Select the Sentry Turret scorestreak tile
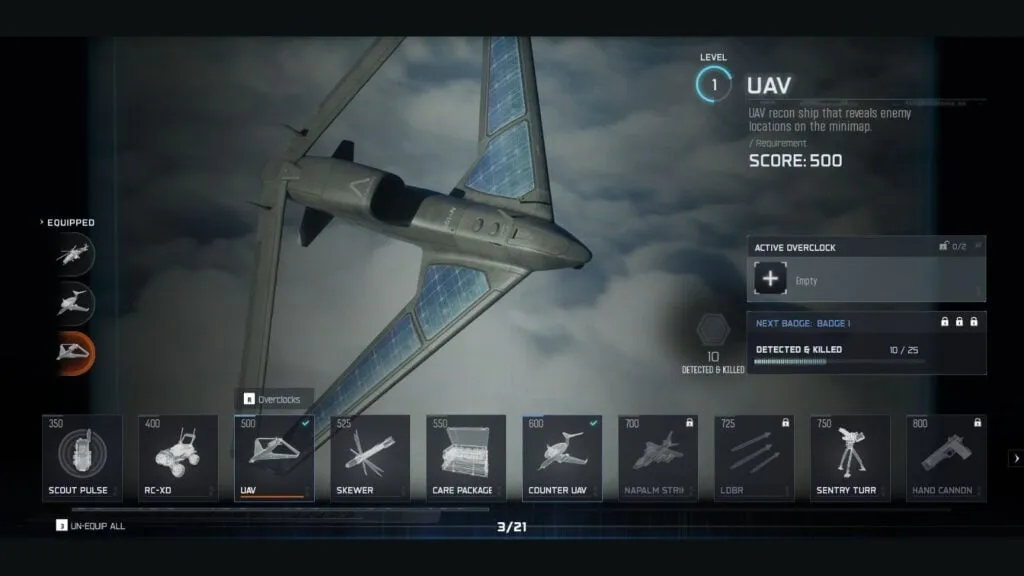1024x576 pixels. coord(850,458)
